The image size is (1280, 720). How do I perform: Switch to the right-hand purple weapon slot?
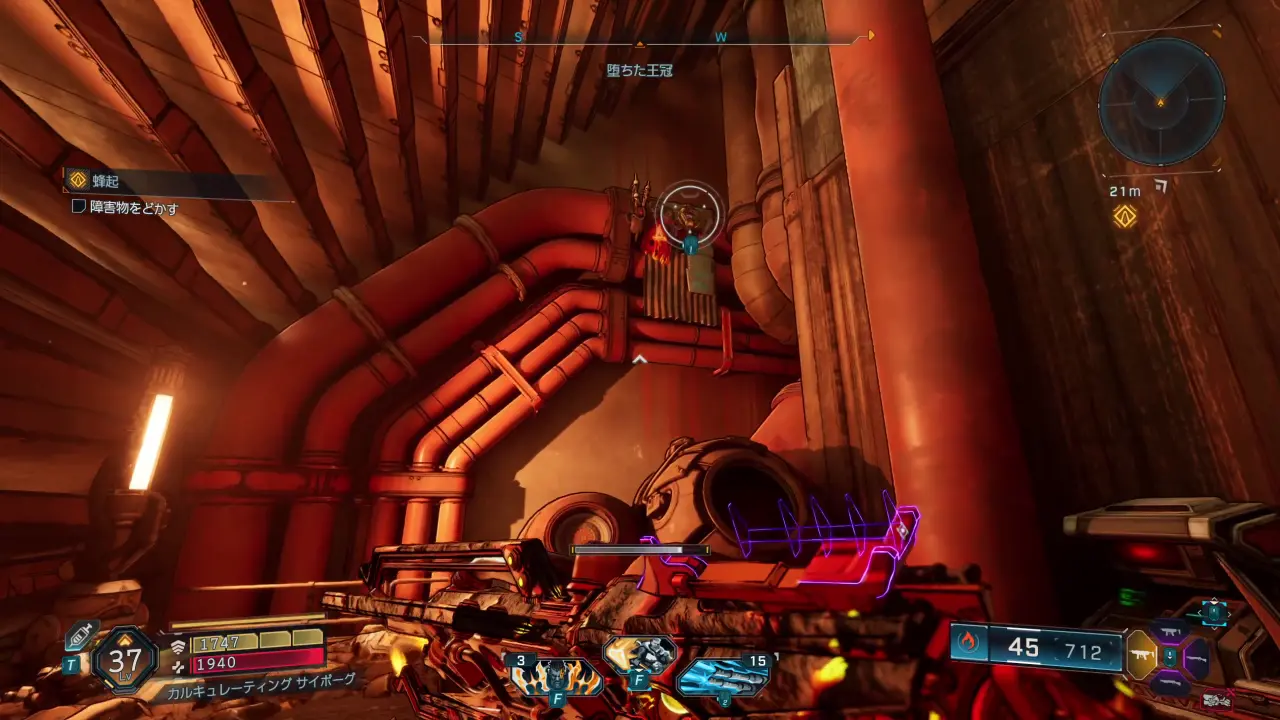pos(1196,657)
